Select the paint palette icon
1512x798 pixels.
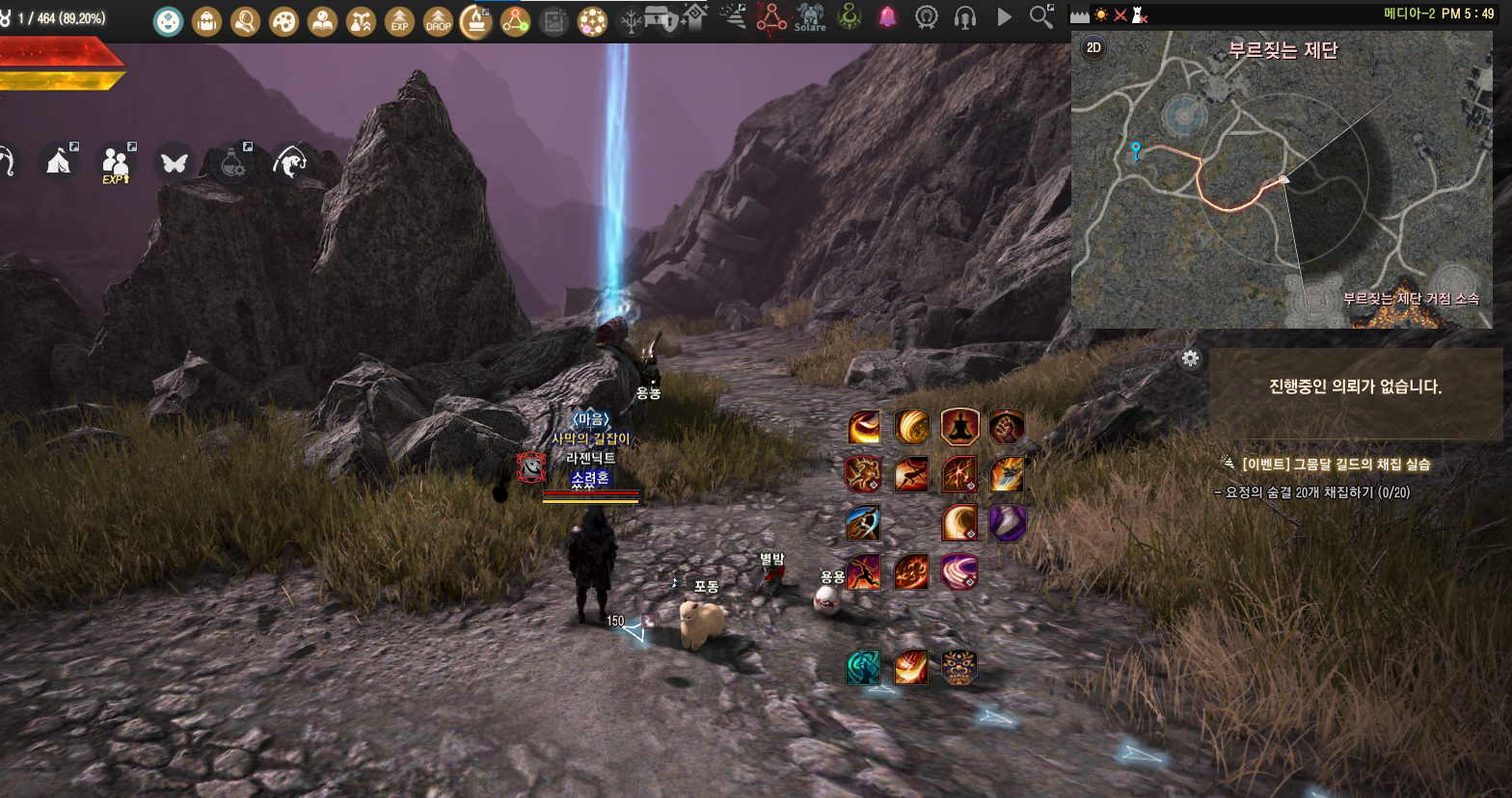pos(283,20)
